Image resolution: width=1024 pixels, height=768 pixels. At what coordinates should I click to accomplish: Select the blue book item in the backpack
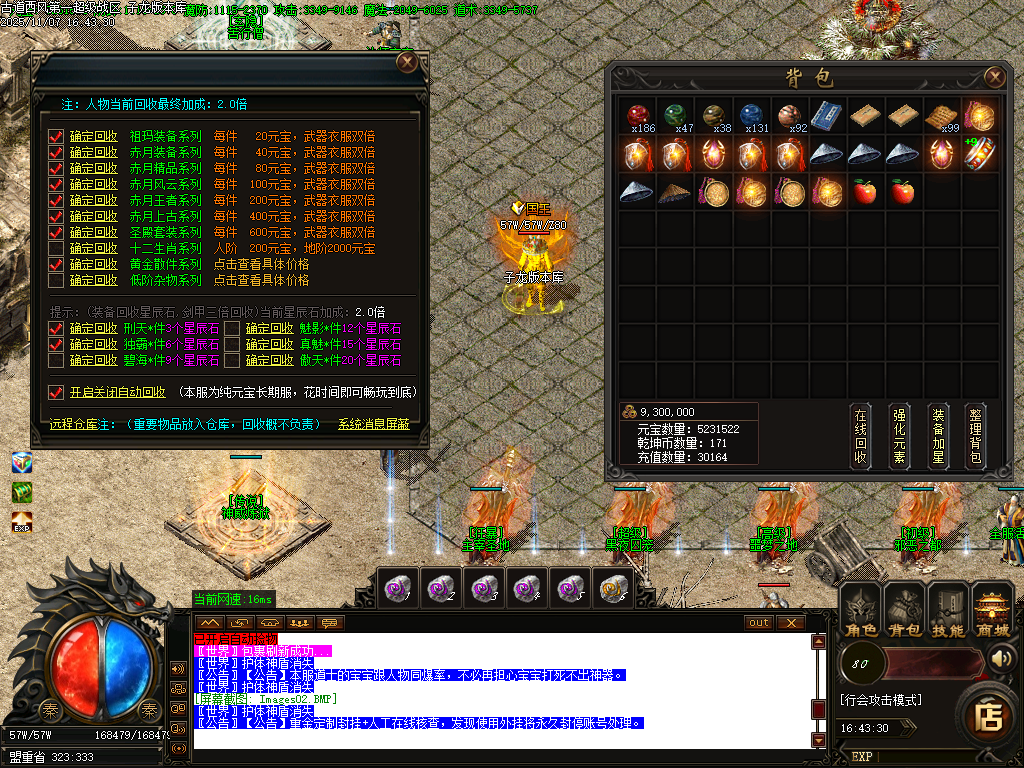[825, 117]
